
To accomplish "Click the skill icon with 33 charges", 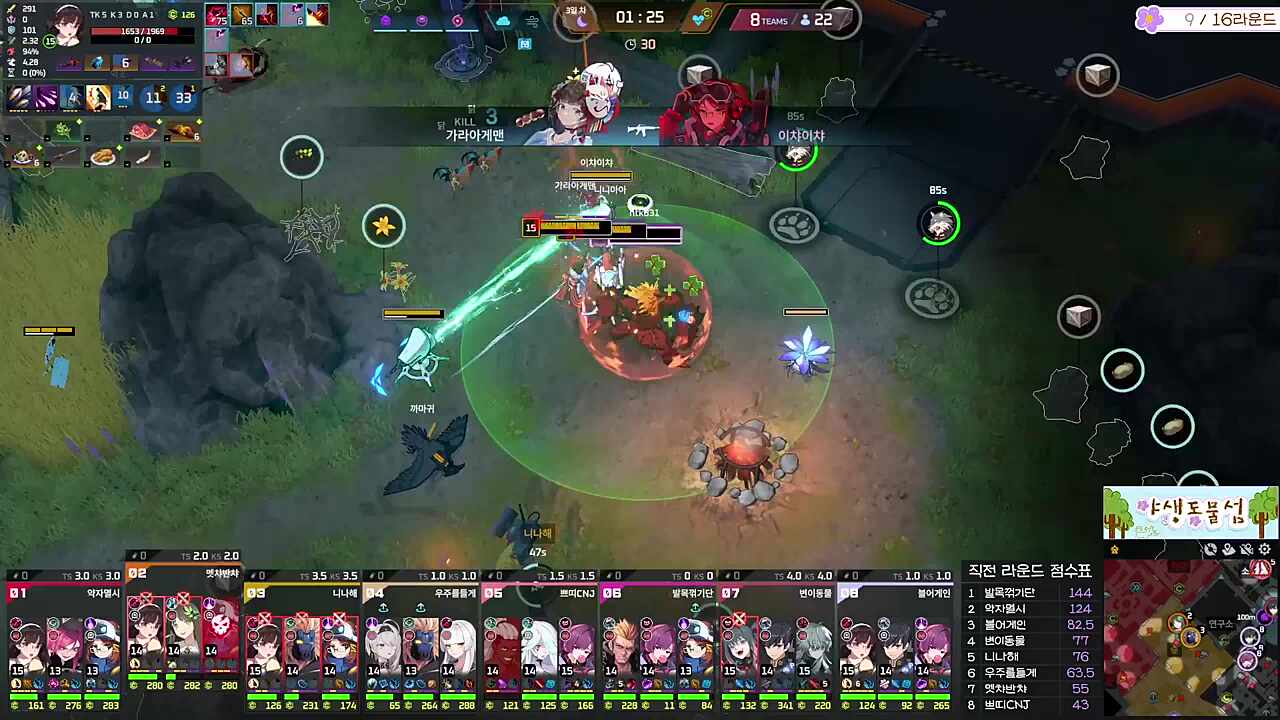I will click(184, 97).
